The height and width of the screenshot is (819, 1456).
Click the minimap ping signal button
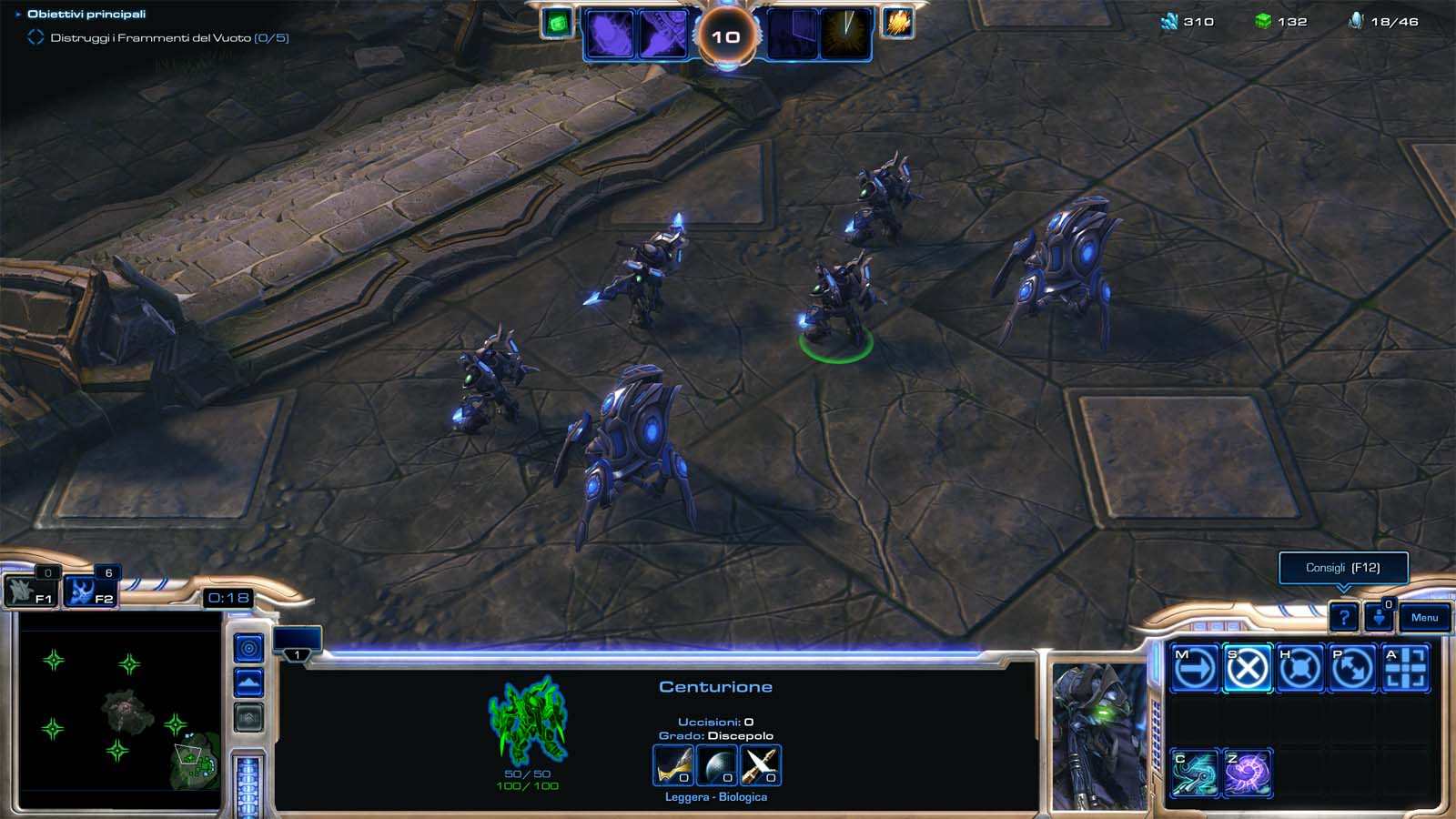(x=248, y=648)
